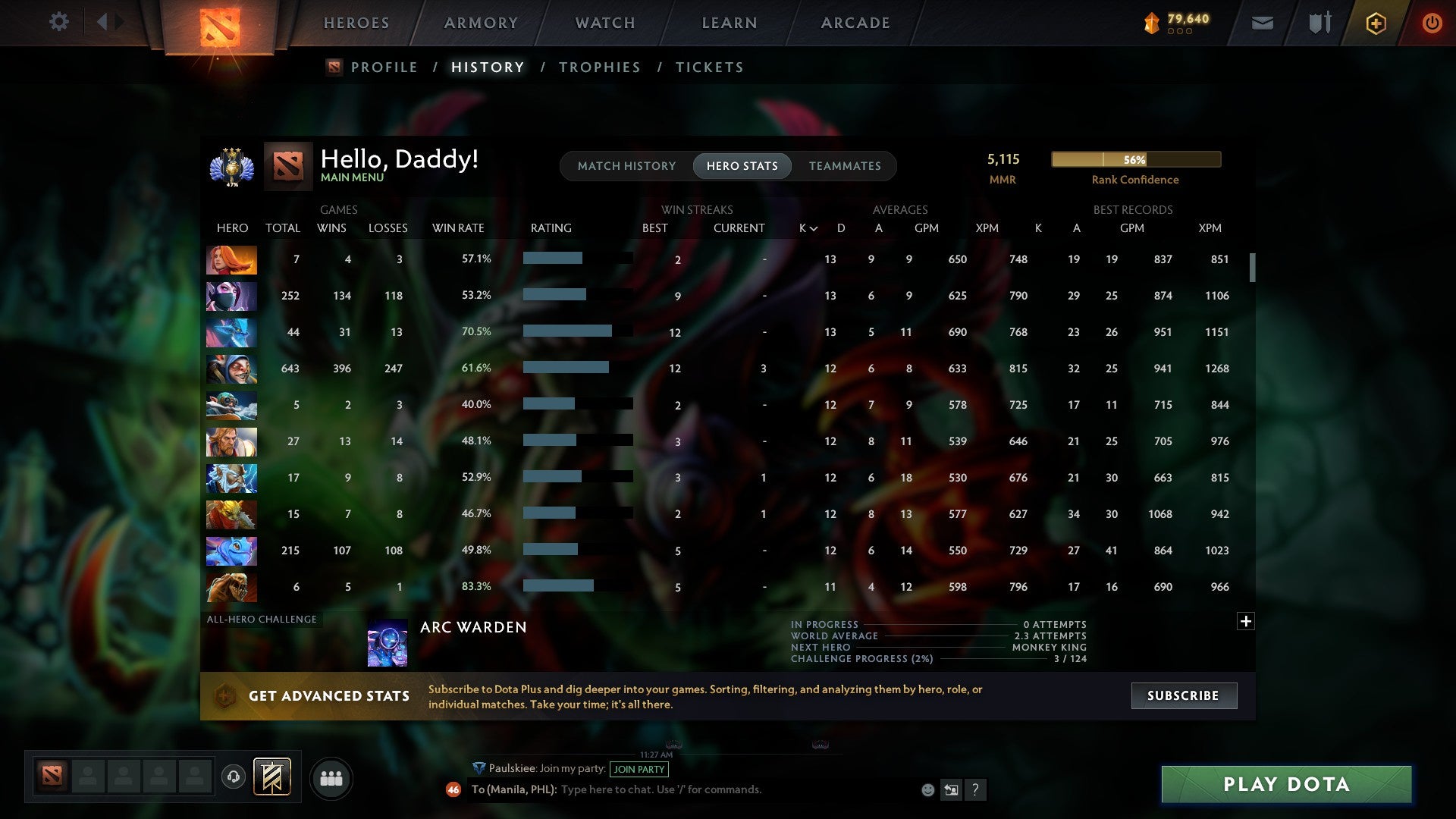Open the armory shield and sword icon

[x=1319, y=23]
